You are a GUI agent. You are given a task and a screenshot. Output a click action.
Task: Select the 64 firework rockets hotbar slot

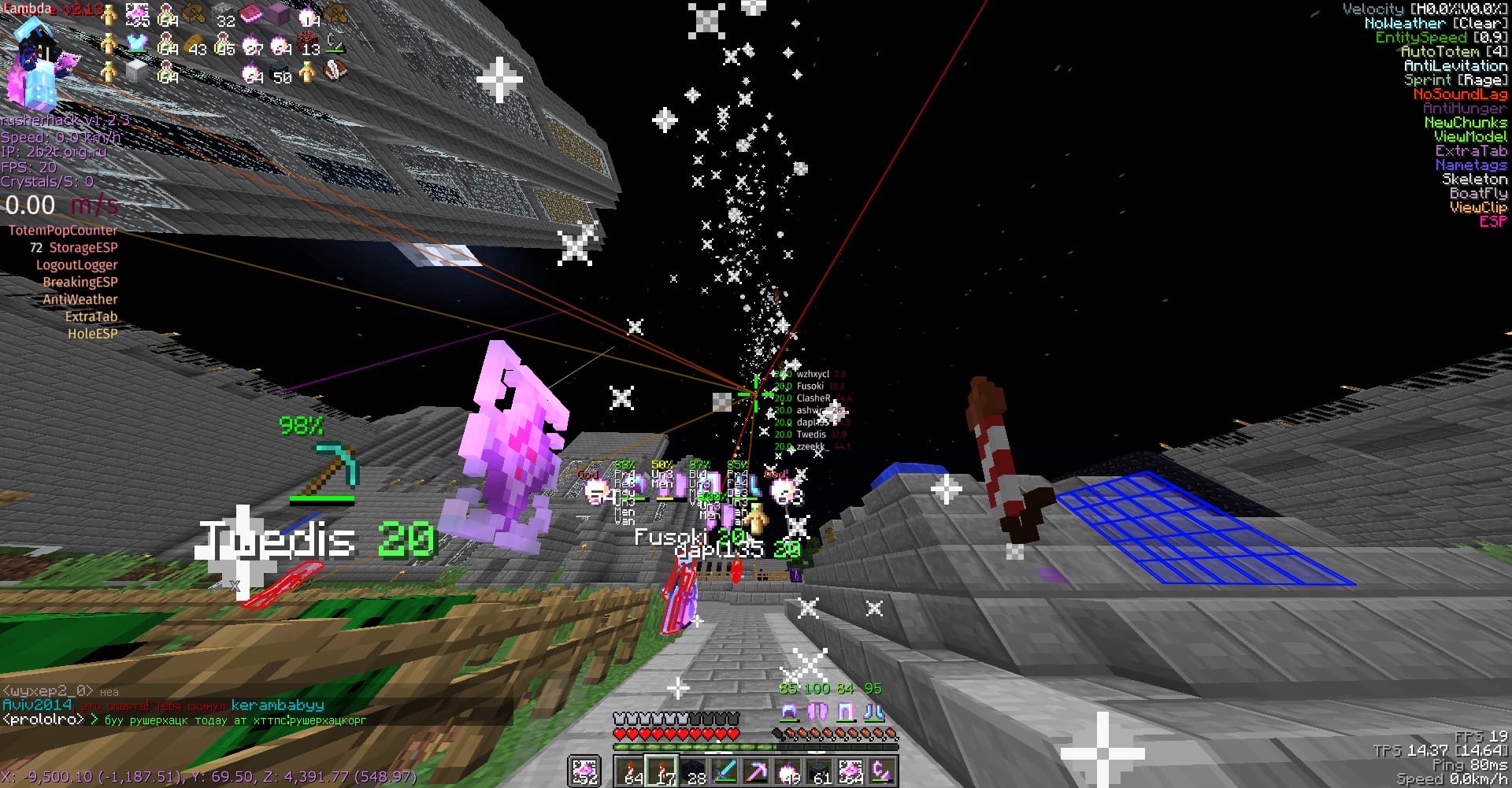pyautogui.click(x=631, y=771)
